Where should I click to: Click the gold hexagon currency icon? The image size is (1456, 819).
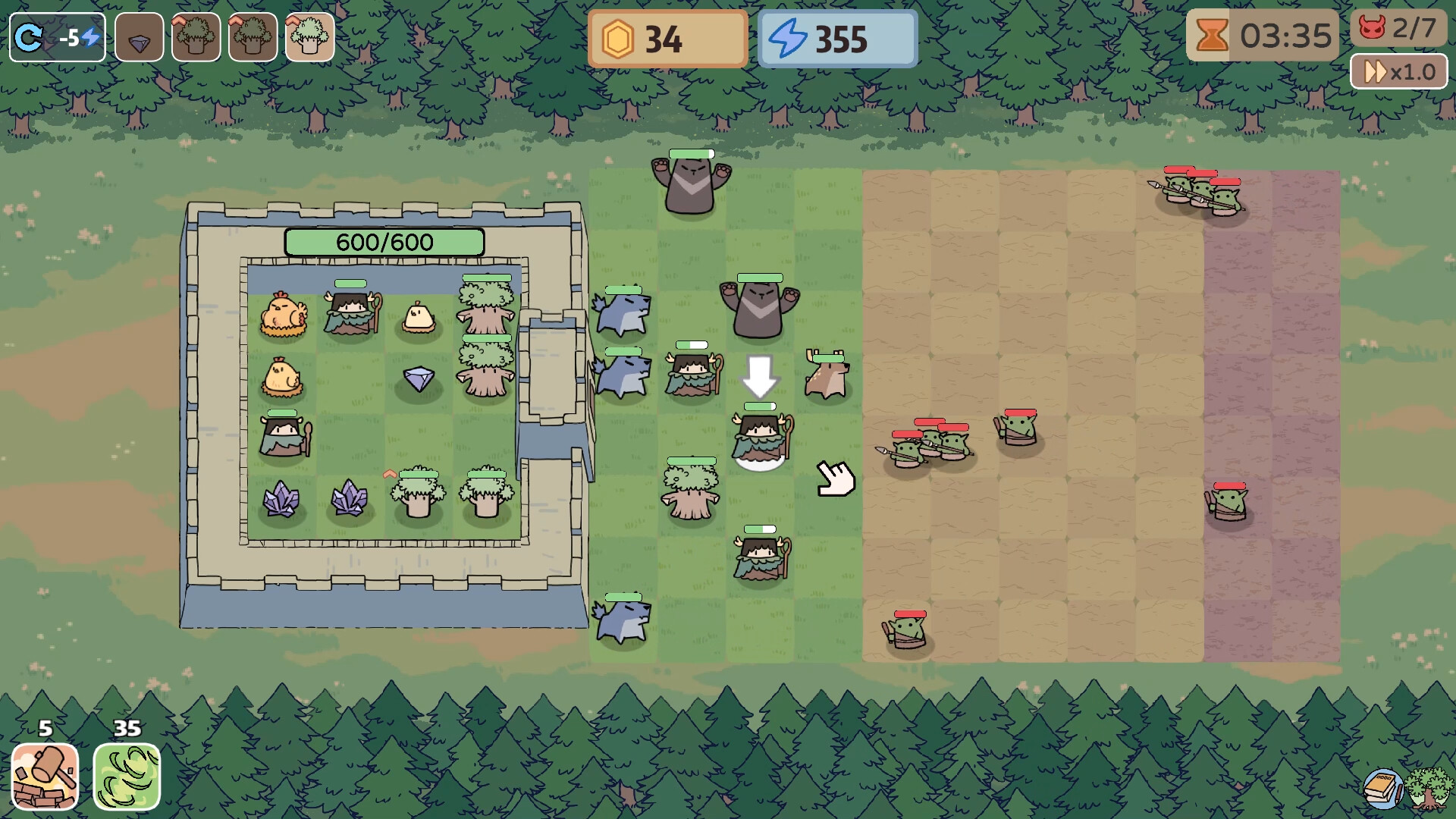(619, 38)
